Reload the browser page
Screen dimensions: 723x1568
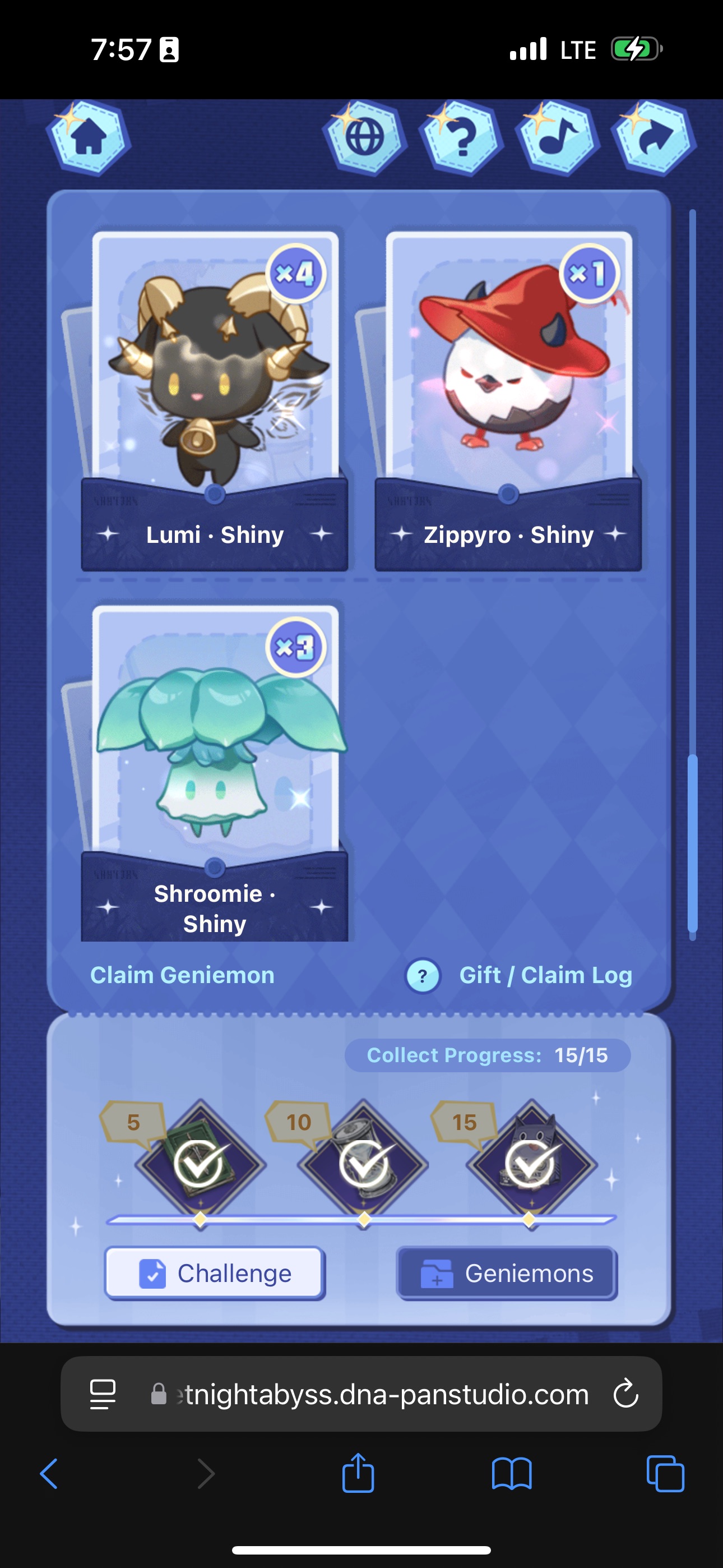click(x=625, y=1394)
